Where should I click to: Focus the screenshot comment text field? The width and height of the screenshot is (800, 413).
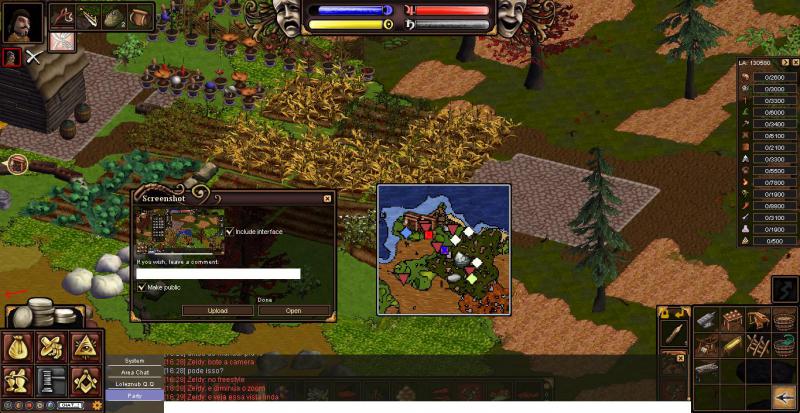pyautogui.click(x=218, y=273)
